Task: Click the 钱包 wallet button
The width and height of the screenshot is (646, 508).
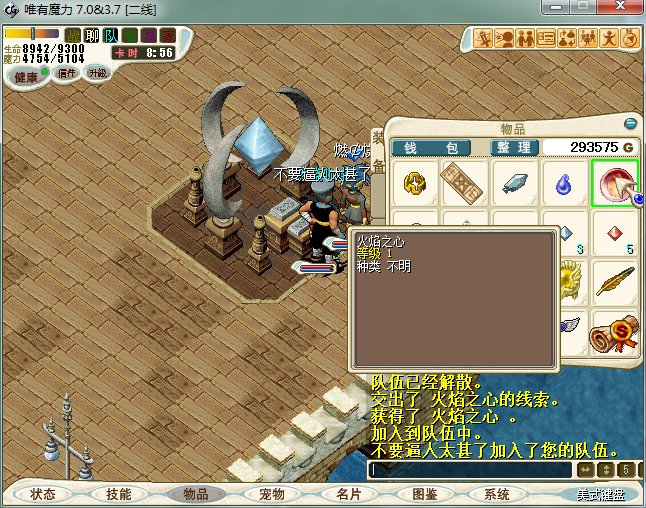Action: (x=431, y=147)
